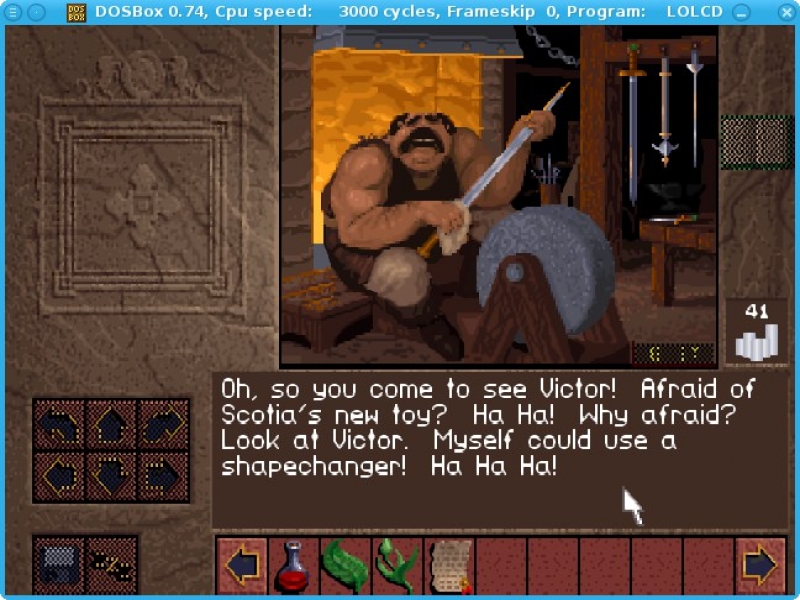800x600 pixels.
Task: Choose the parchment scroll in inventory
Action: click(447, 566)
